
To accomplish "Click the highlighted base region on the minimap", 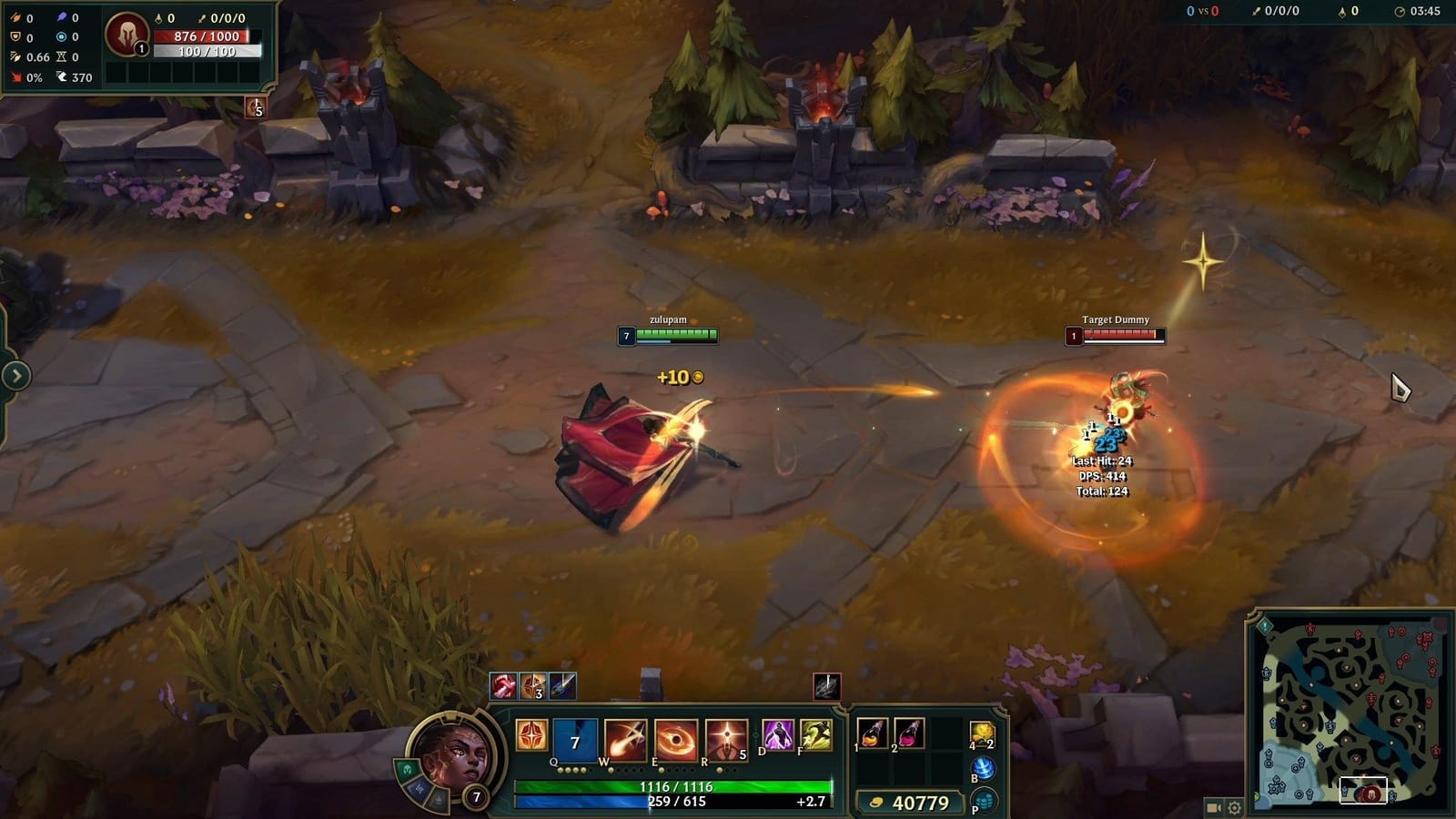I will [x=1363, y=789].
